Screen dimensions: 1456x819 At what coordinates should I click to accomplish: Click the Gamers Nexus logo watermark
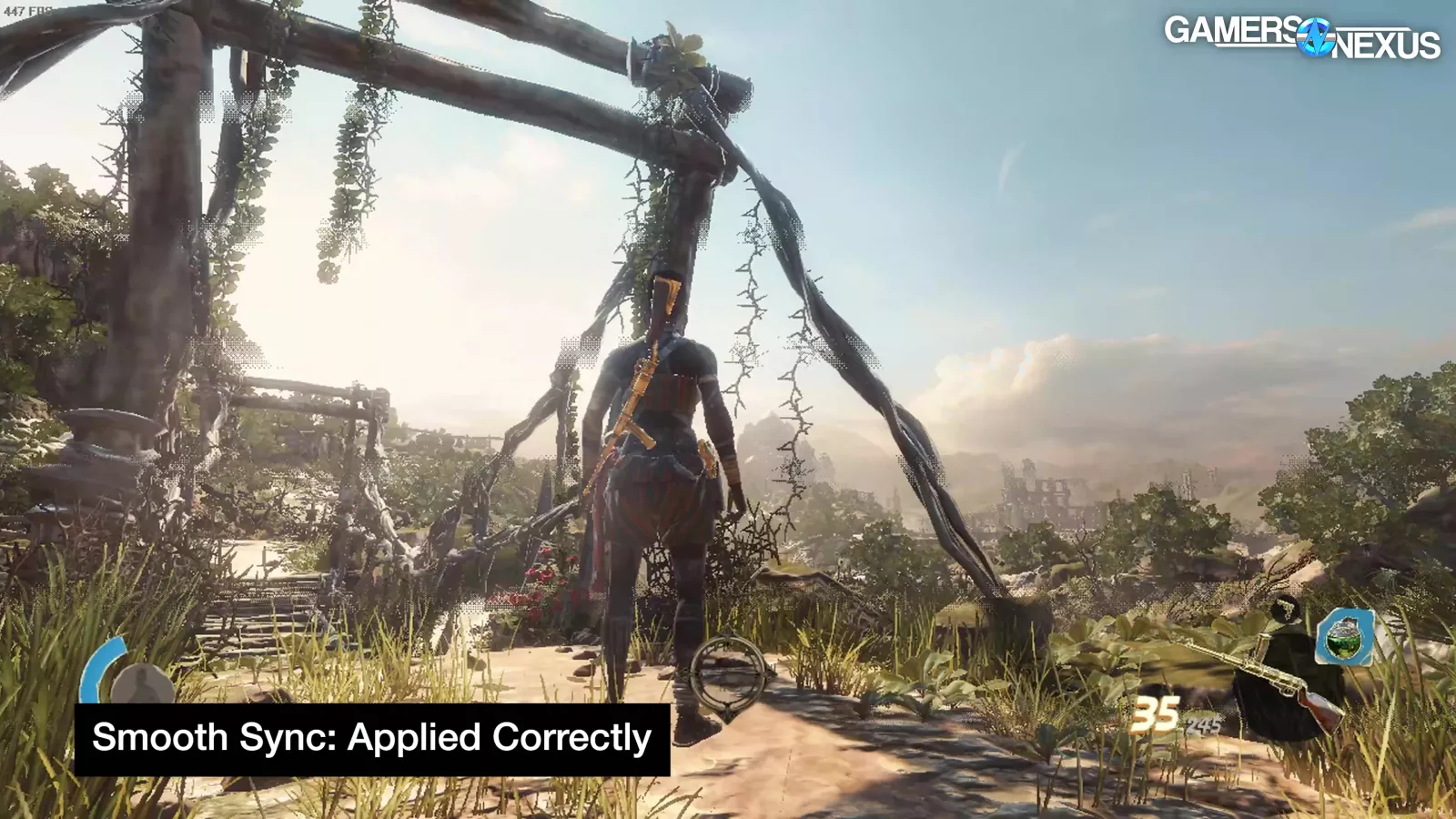(1302, 37)
